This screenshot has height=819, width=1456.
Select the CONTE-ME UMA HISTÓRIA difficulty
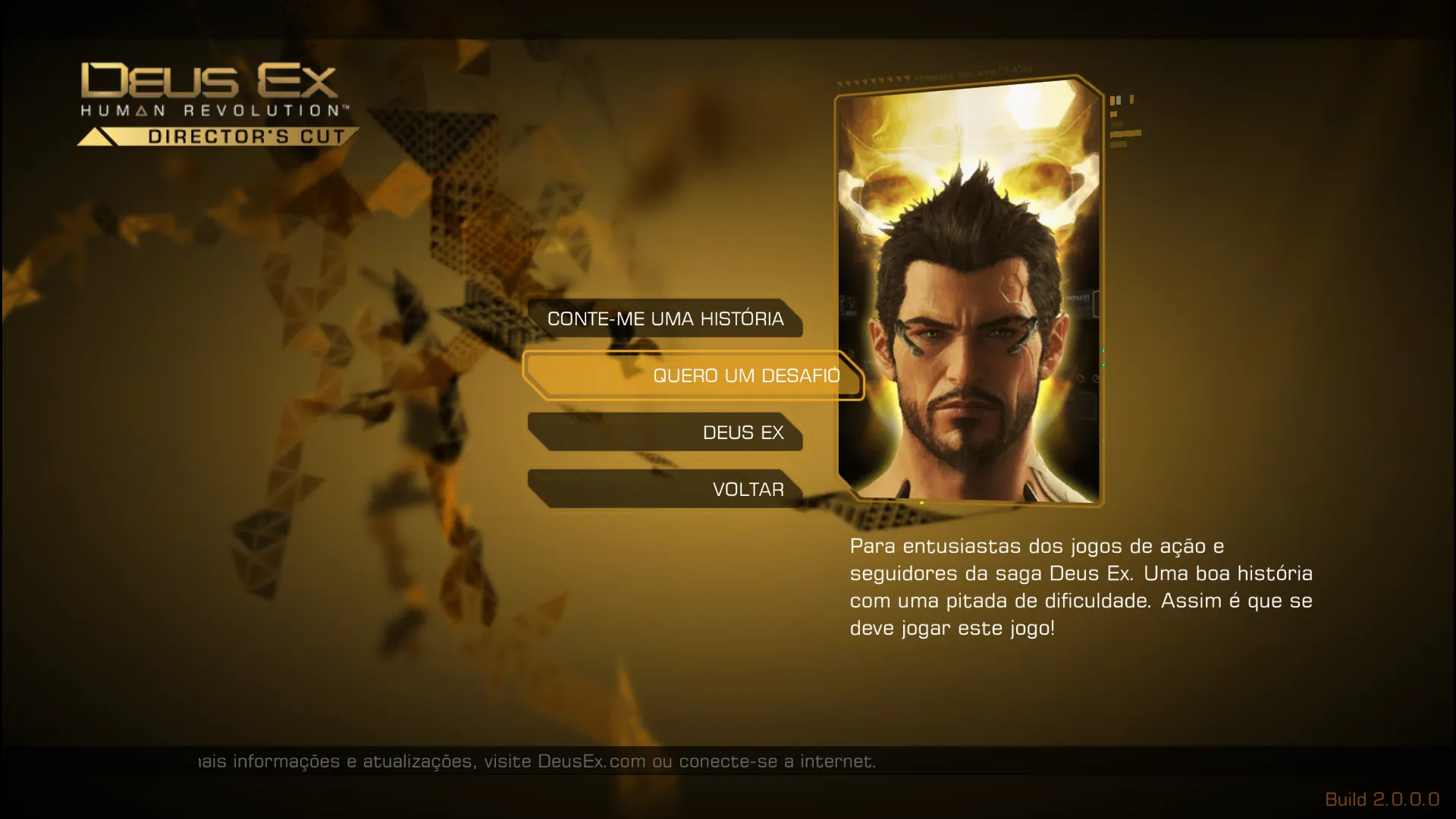(x=665, y=318)
